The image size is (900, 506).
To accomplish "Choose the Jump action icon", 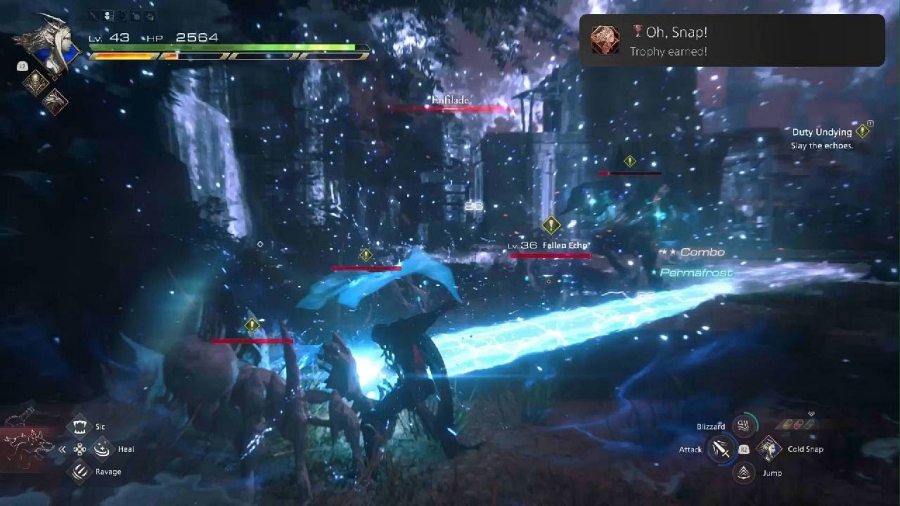I will pyautogui.click(x=743, y=472).
